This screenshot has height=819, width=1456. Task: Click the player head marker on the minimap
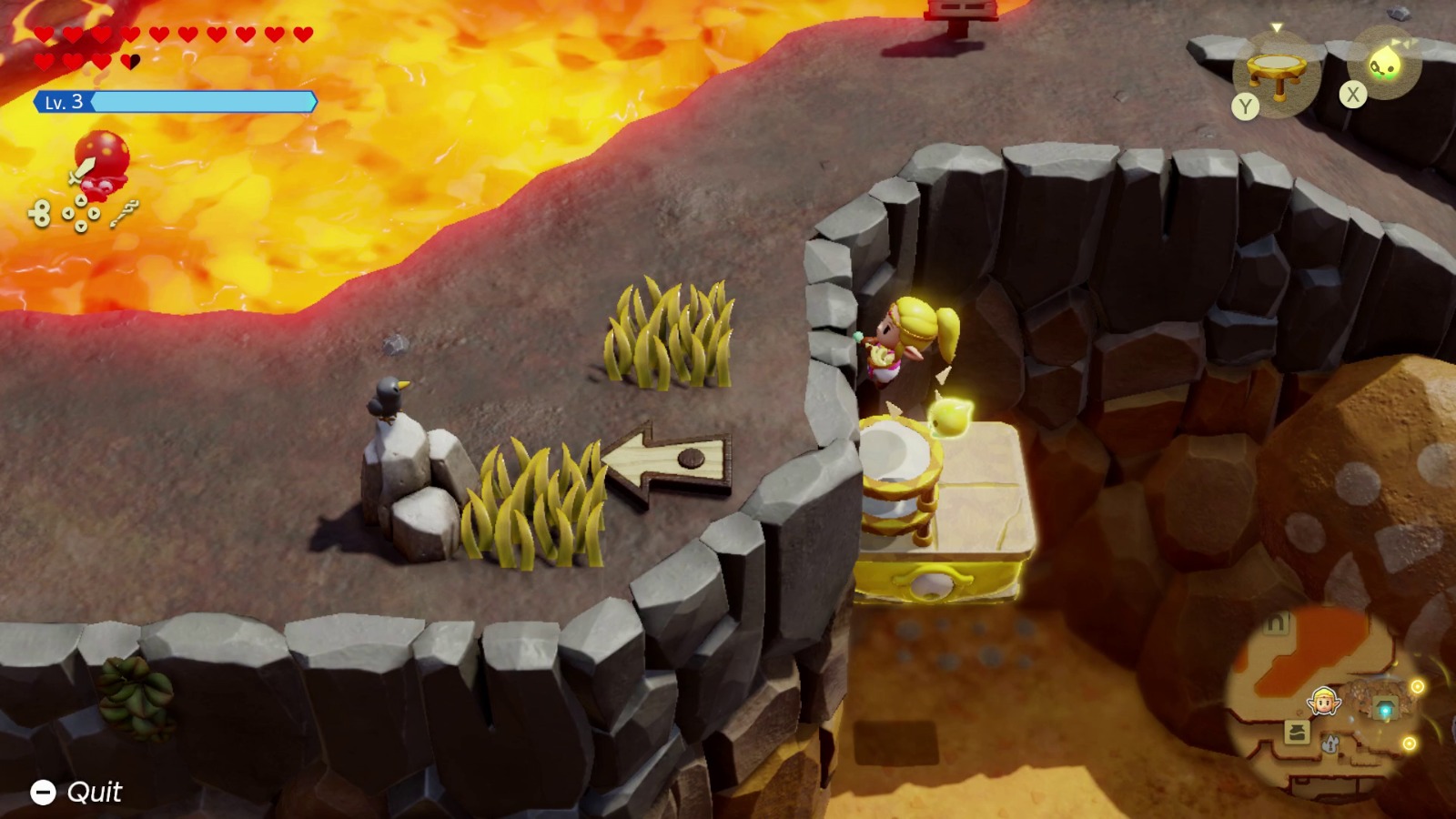1324,701
